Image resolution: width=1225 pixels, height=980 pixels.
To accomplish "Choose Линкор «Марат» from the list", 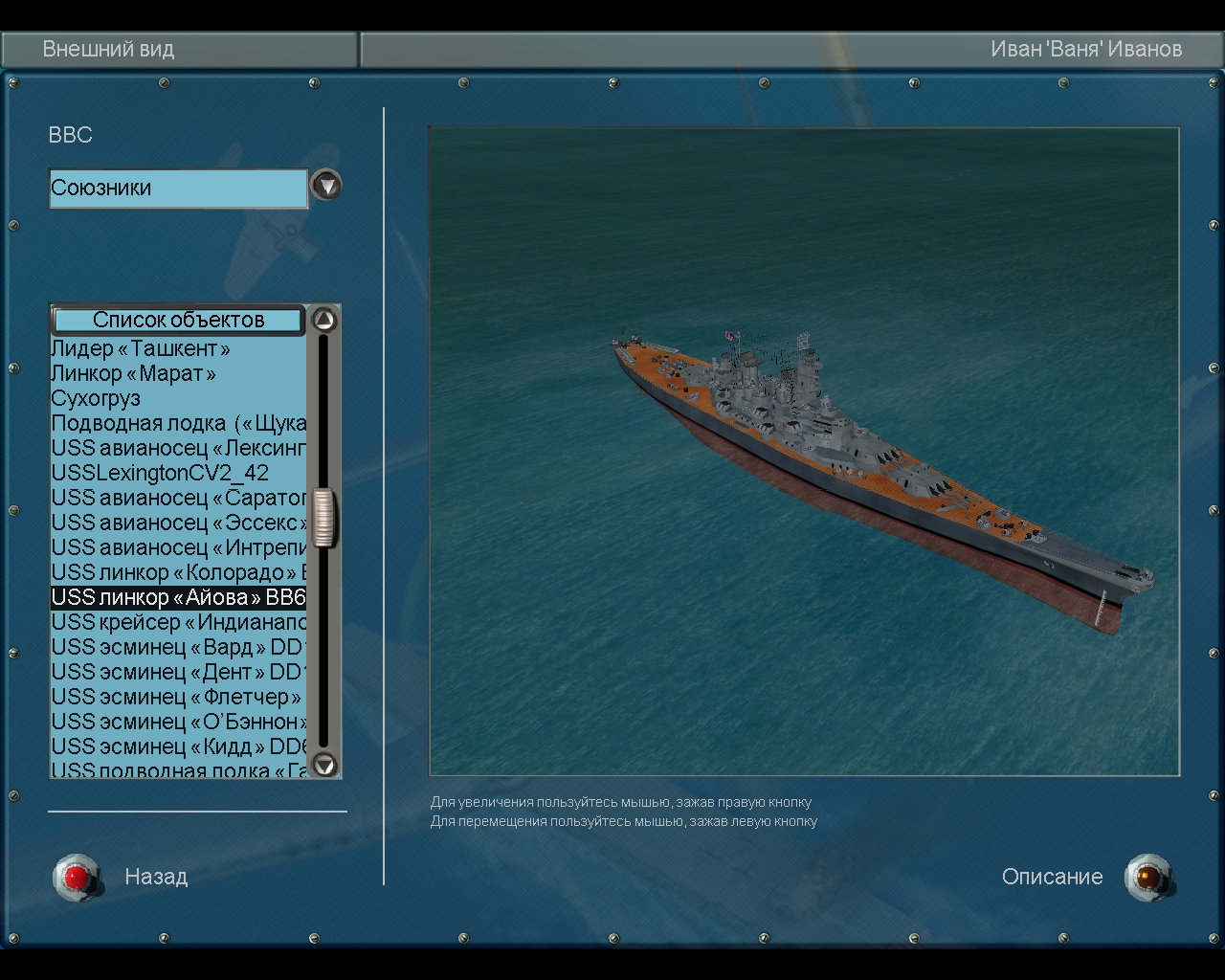I will [x=133, y=373].
